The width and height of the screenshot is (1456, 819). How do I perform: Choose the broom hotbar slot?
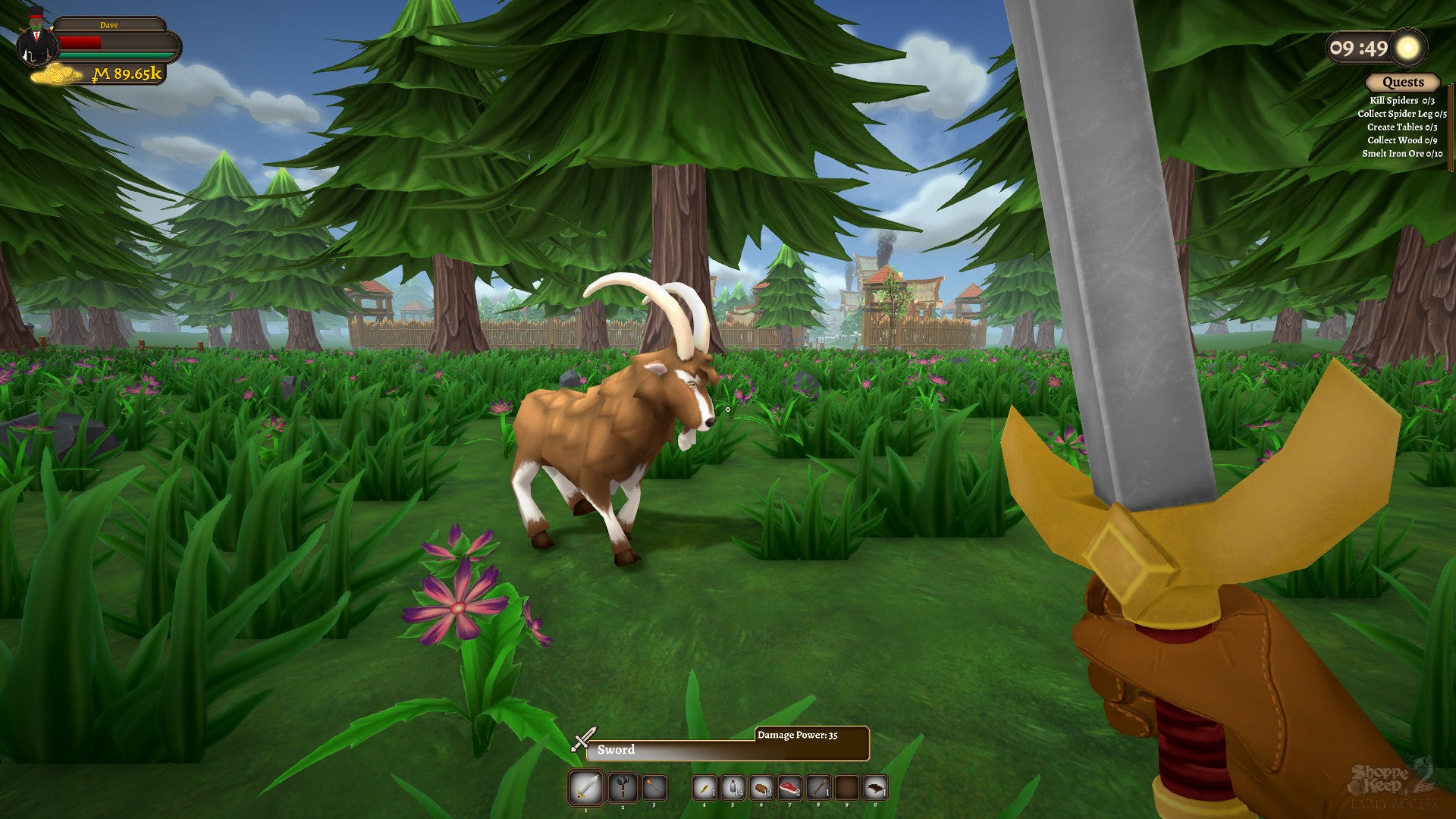[x=654, y=788]
